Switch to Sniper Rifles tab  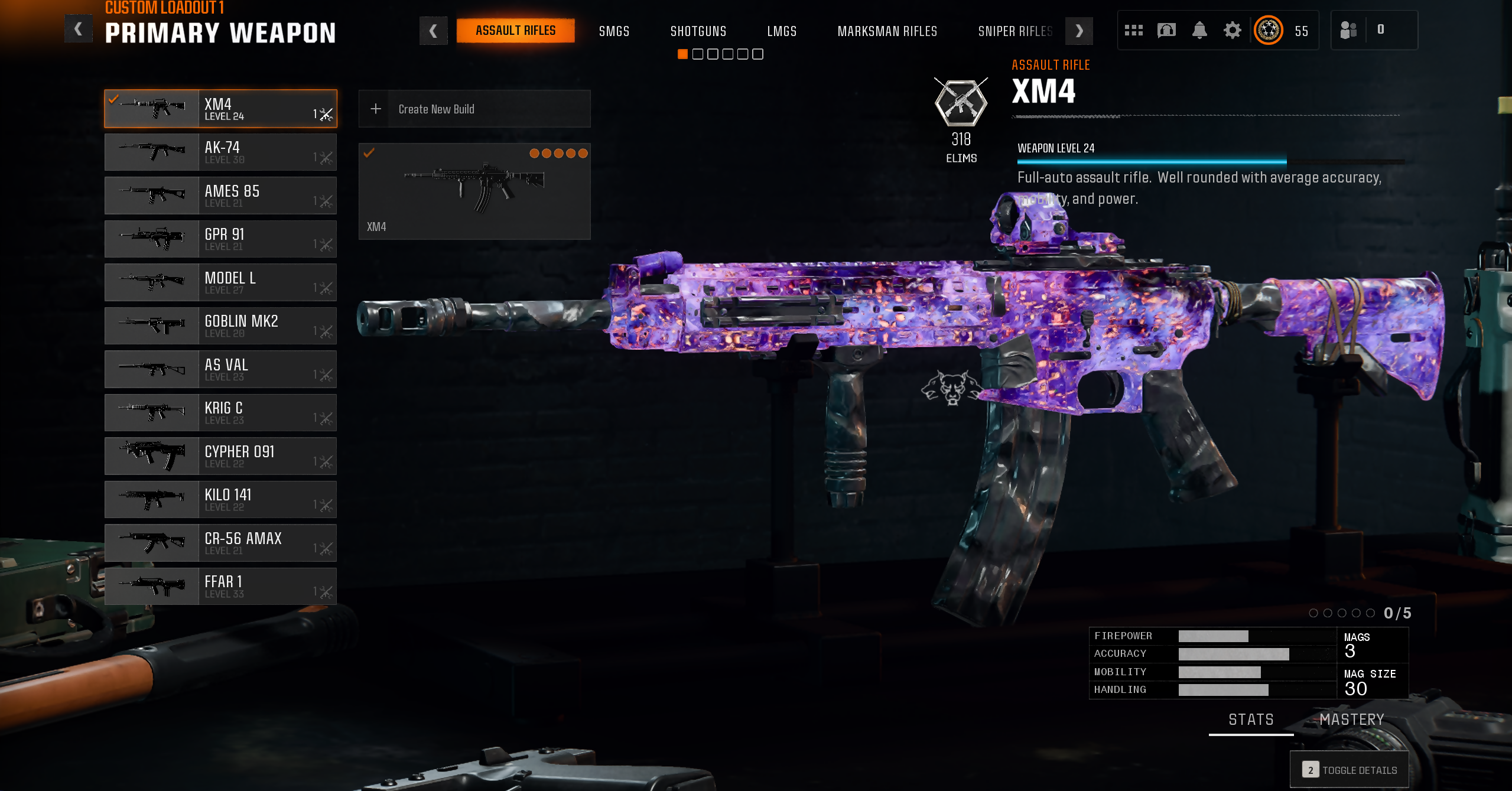coord(1014,31)
